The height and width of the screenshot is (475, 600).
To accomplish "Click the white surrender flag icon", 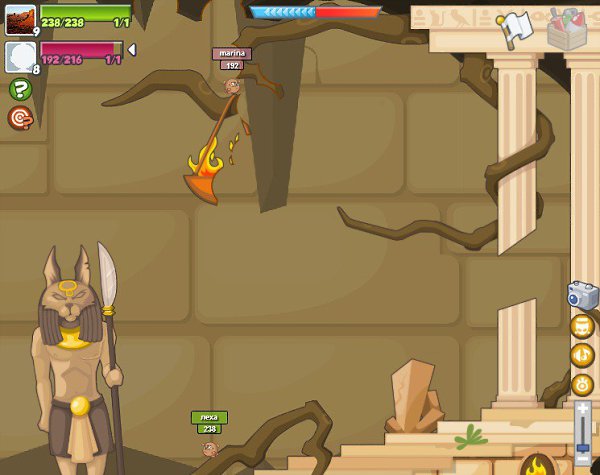I will click(x=514, y=28).
